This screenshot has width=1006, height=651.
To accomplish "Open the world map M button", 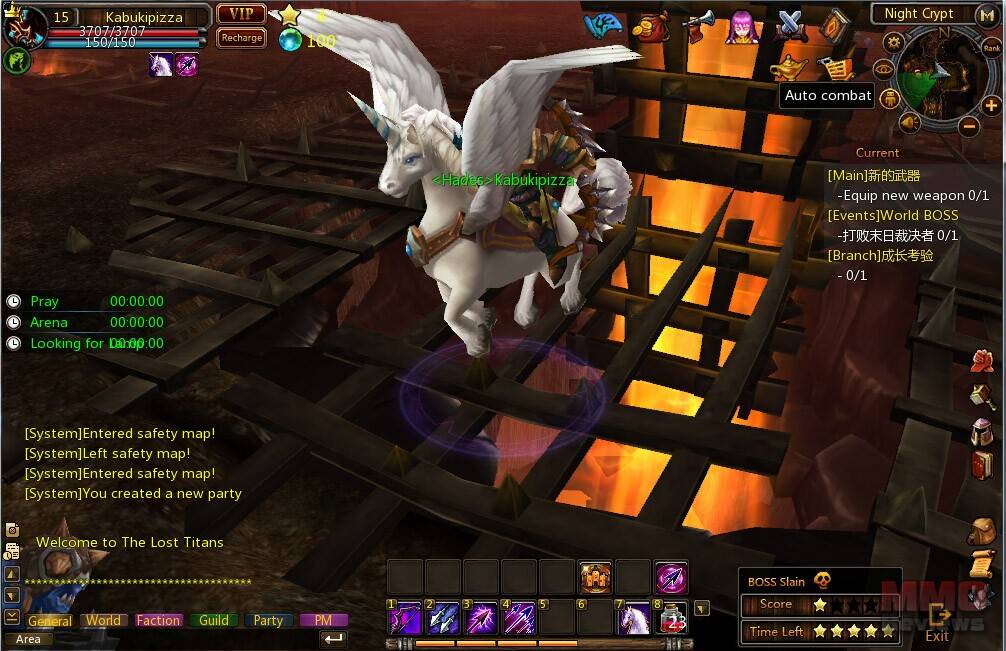I will pyautogui.click(x=986, y=15).
